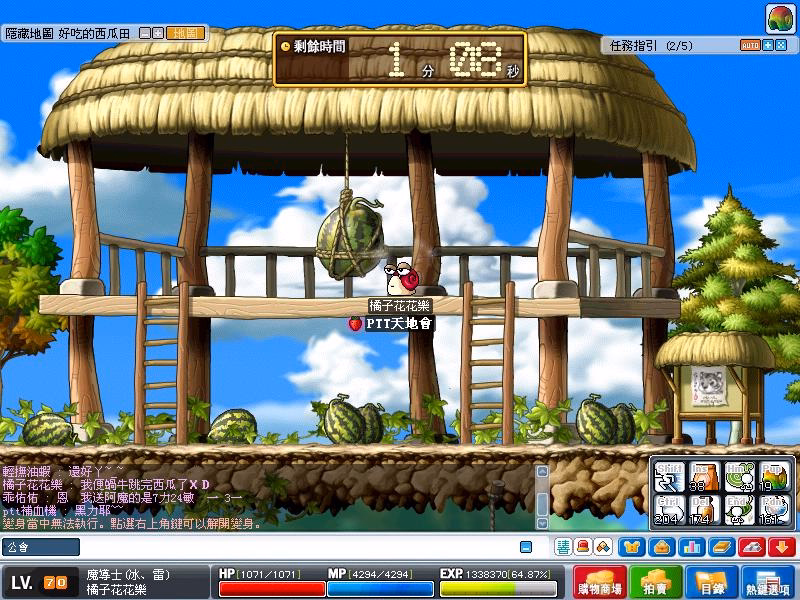Open the 拍賣 auction house
800x600 pixels.
(x=656, y=583)
